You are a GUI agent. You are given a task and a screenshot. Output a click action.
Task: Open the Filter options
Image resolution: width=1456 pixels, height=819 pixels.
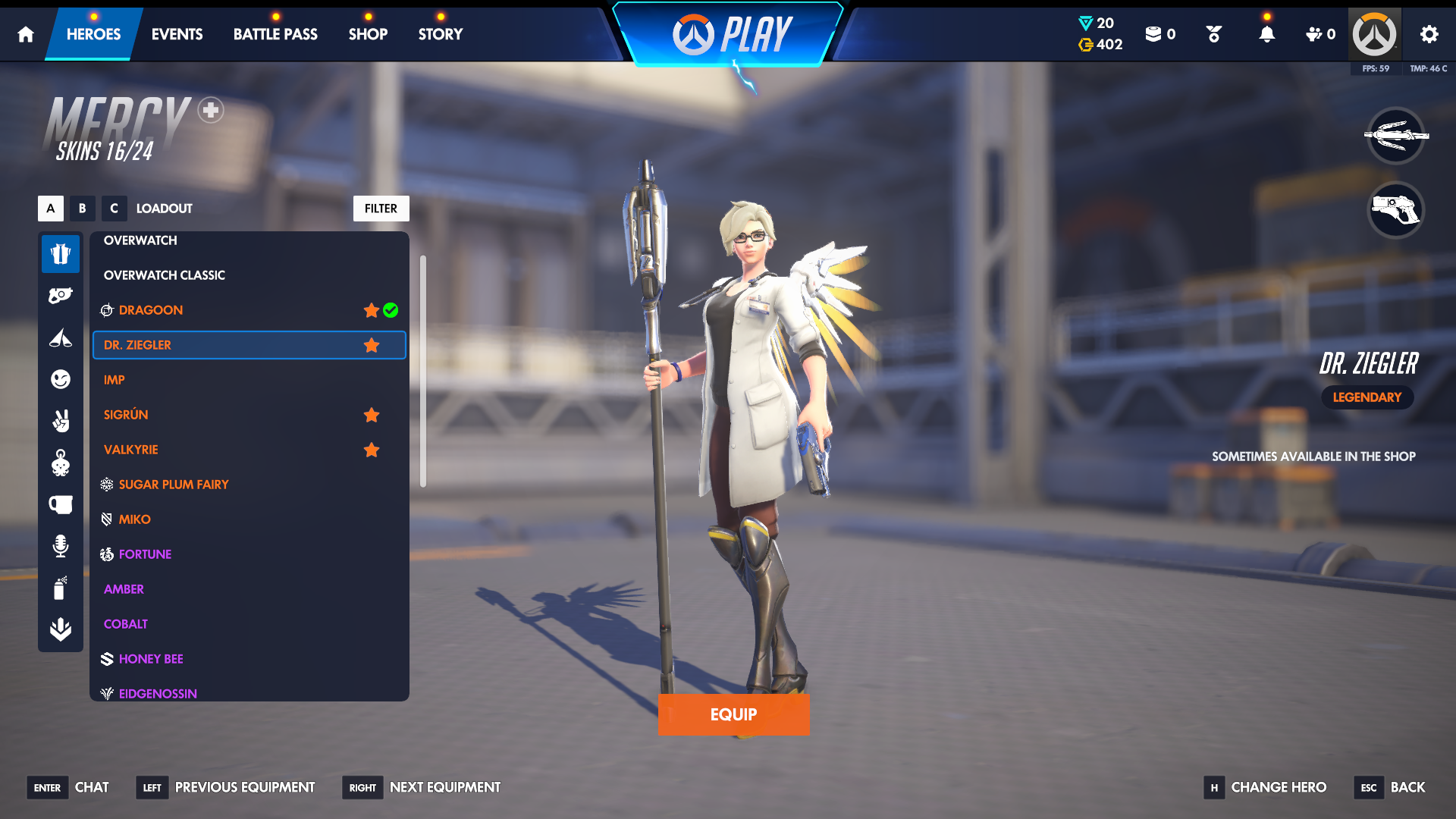381,209
